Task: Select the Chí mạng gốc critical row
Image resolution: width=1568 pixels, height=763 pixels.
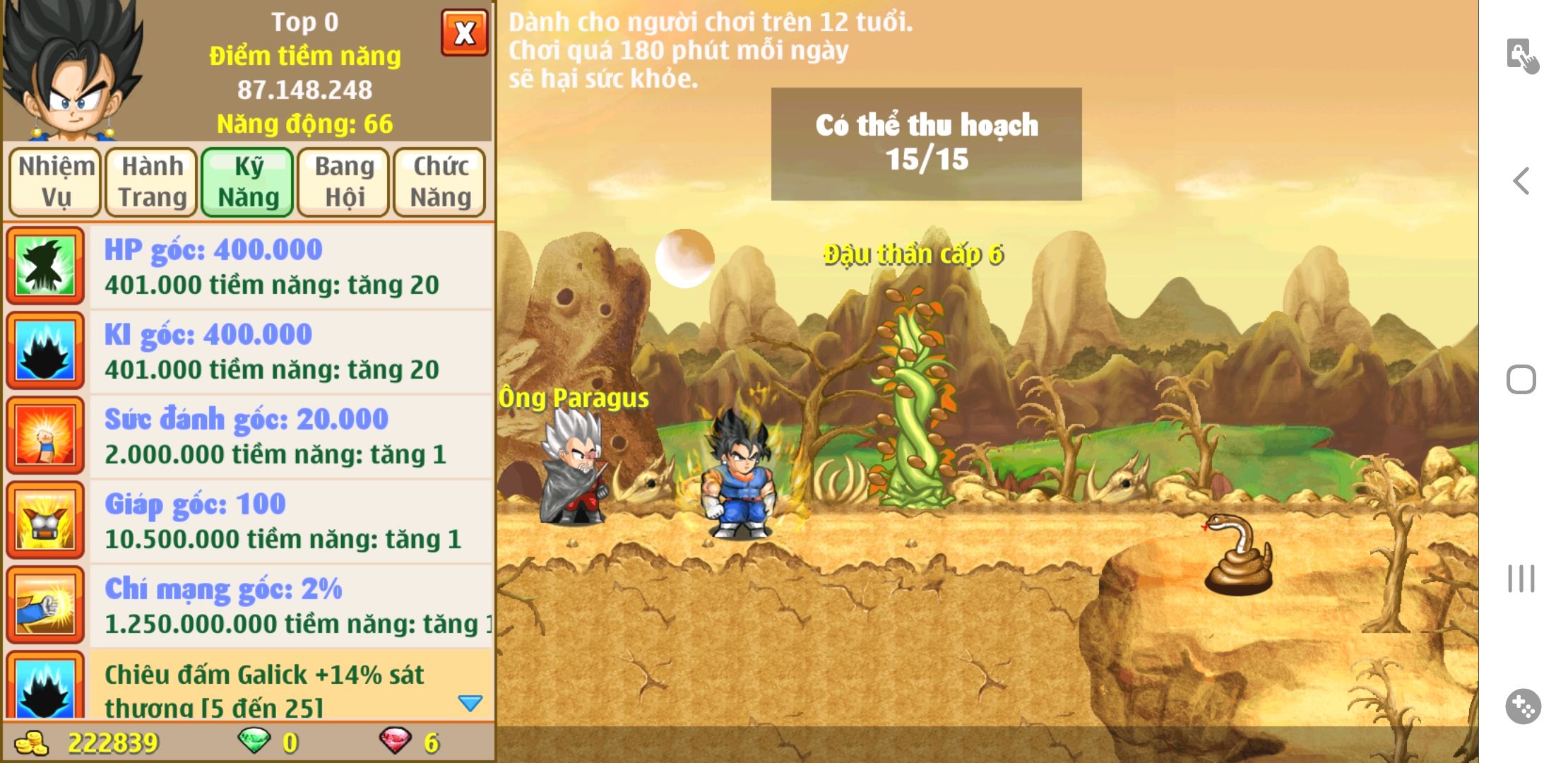Action: pyautogui.click(x=290, y=605)
